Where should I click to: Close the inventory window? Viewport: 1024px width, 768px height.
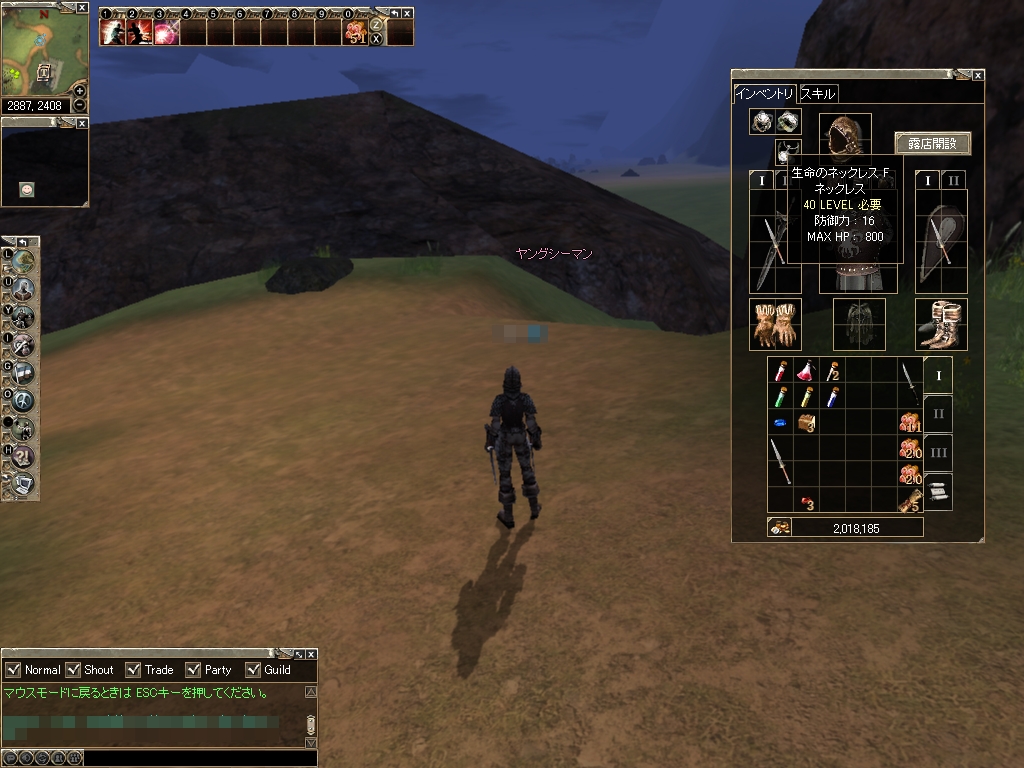[978, 75]
